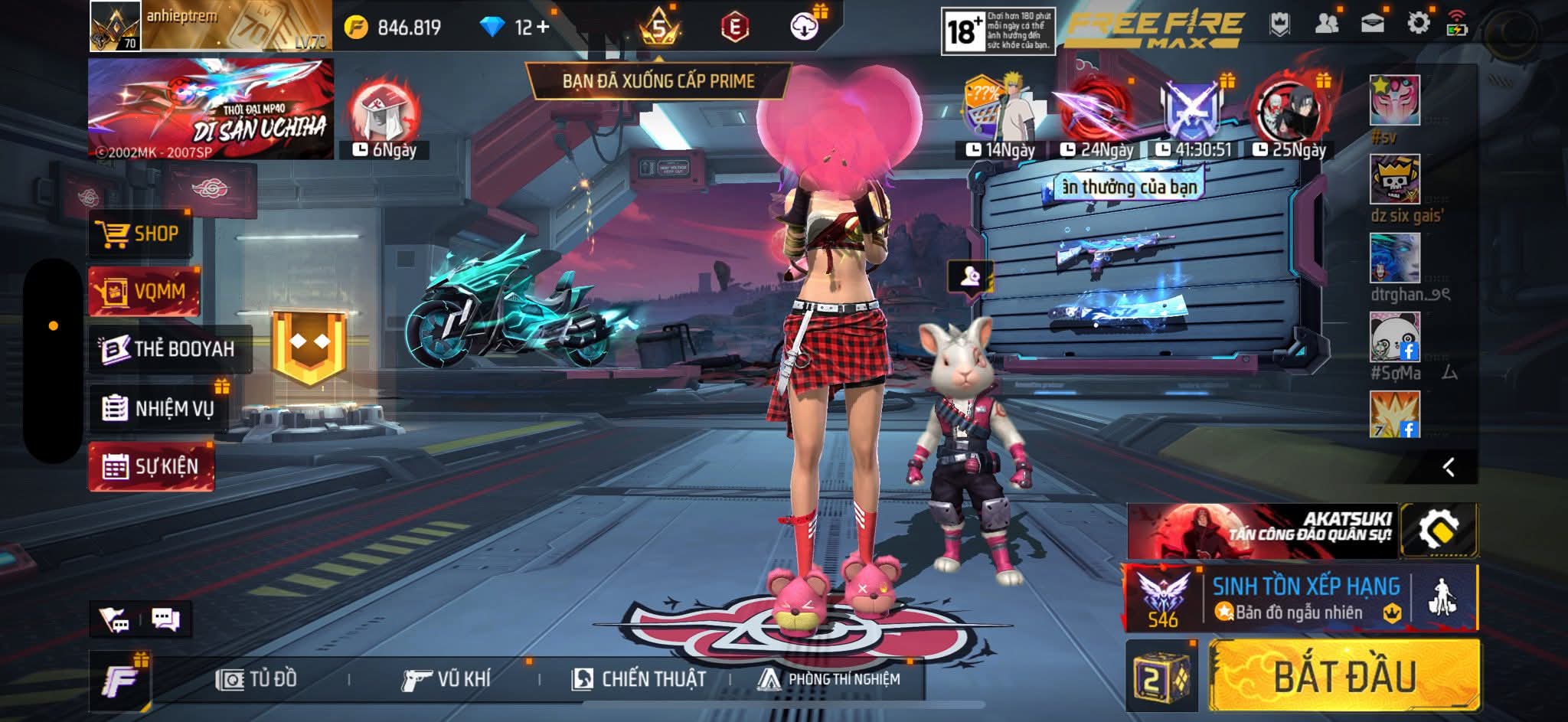This screenshot has width=1568, height=722.
Task: Open the friends icon in top bar
Action: [x=1326, y=23]
